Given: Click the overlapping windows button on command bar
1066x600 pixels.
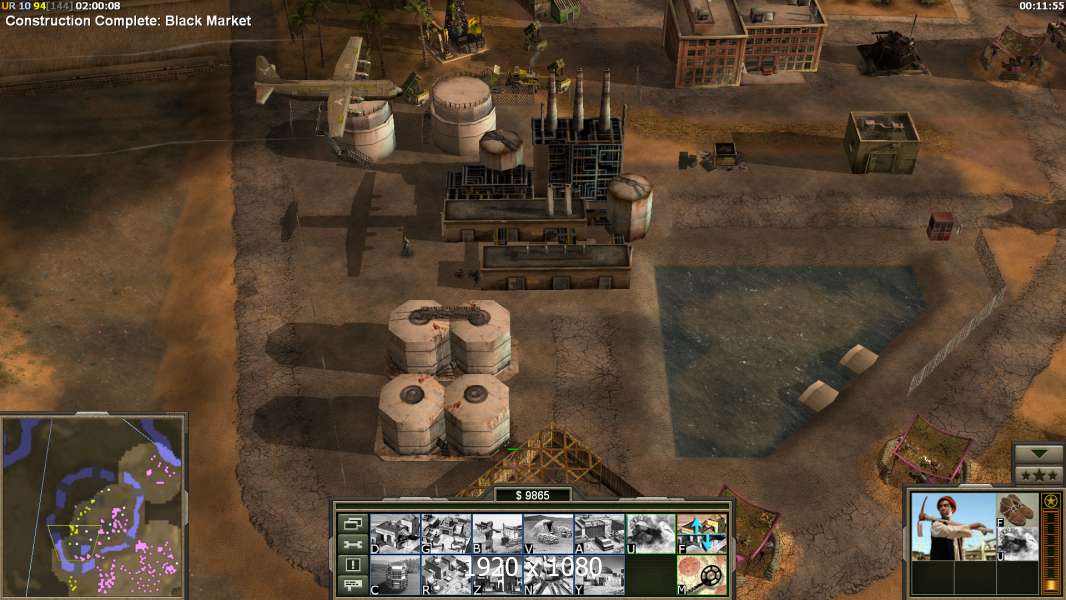Looking at the screenshot, I should [x=352, y=523].
